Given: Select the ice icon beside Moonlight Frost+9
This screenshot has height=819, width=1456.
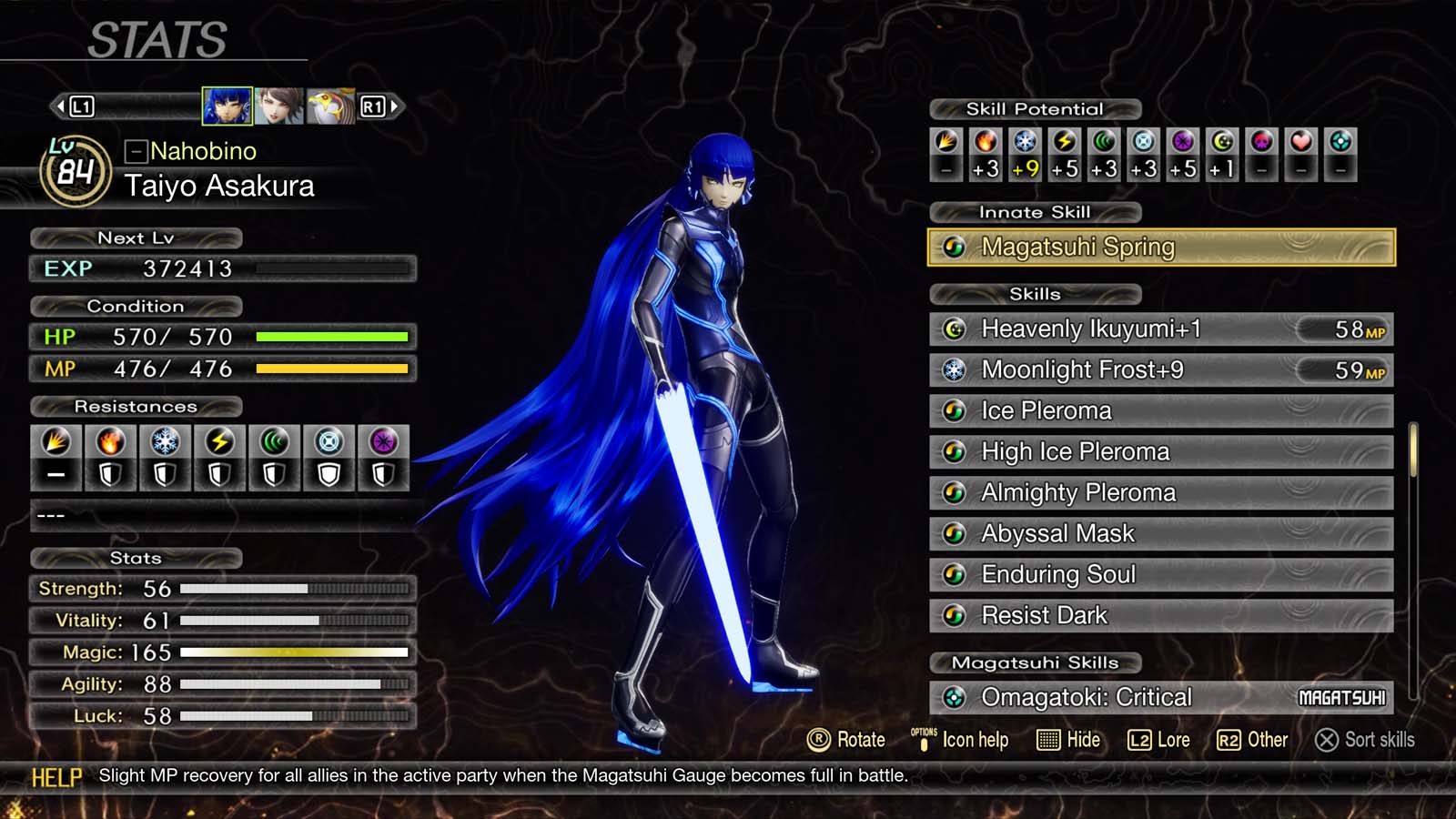Looking at the screenshot, I should click(955, 369).
